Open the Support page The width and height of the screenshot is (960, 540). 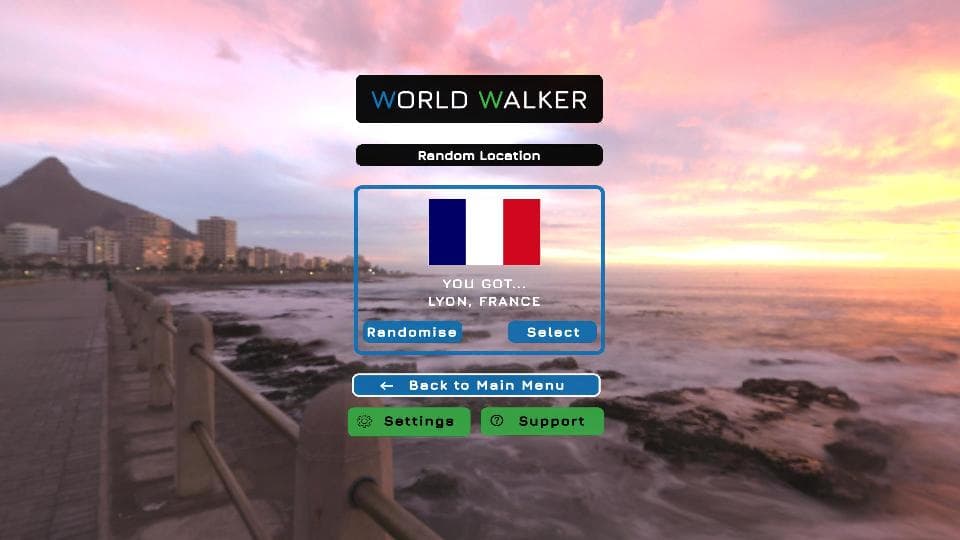click(542, 421)
